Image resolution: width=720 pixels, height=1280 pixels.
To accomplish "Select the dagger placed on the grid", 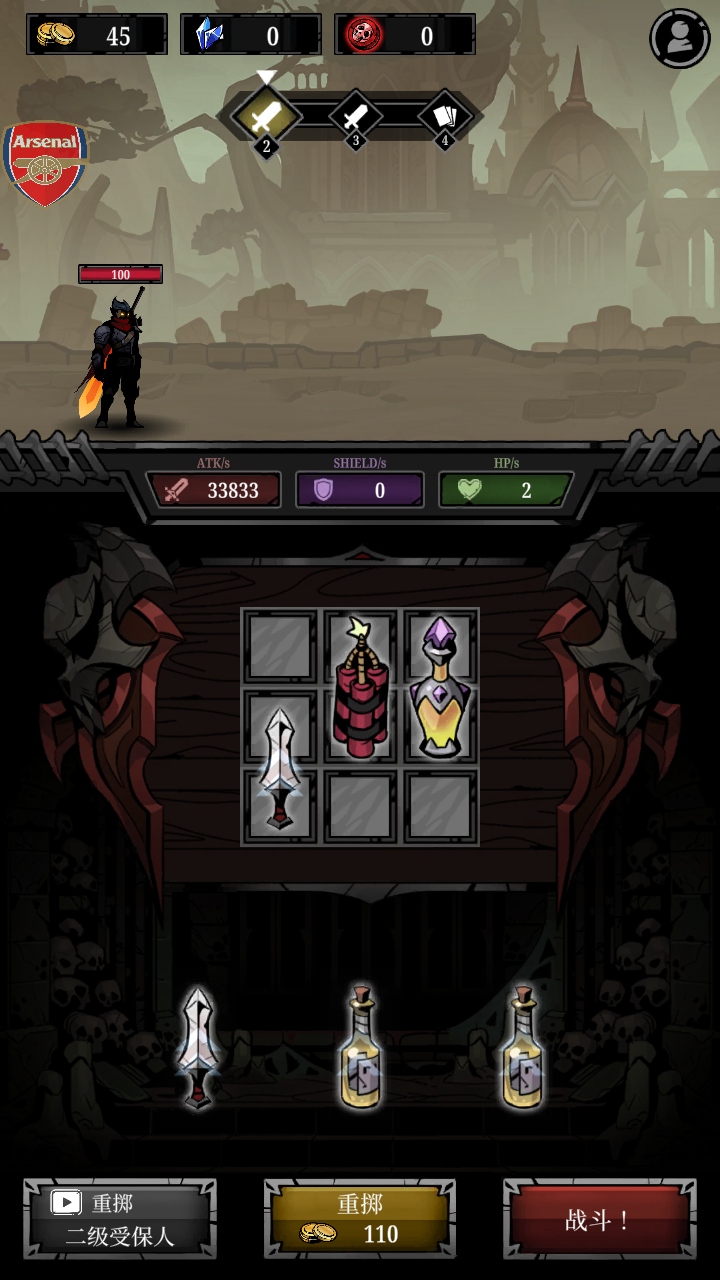I will point(280,768).
